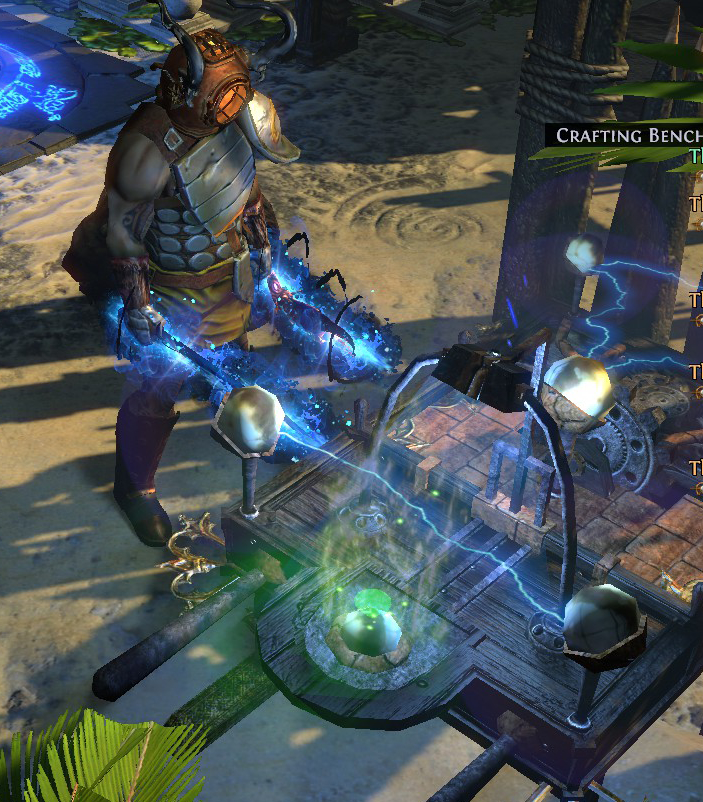Open the Crafting Bench name label
This screenshot has height=802, width=703.
pyautogui.click(x=627, y=135)
